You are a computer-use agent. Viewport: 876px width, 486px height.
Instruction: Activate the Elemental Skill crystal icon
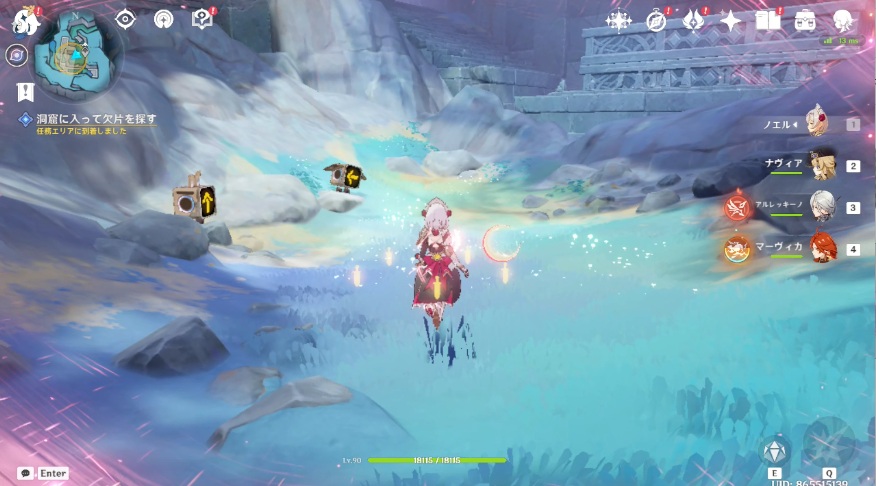(775, 450)
